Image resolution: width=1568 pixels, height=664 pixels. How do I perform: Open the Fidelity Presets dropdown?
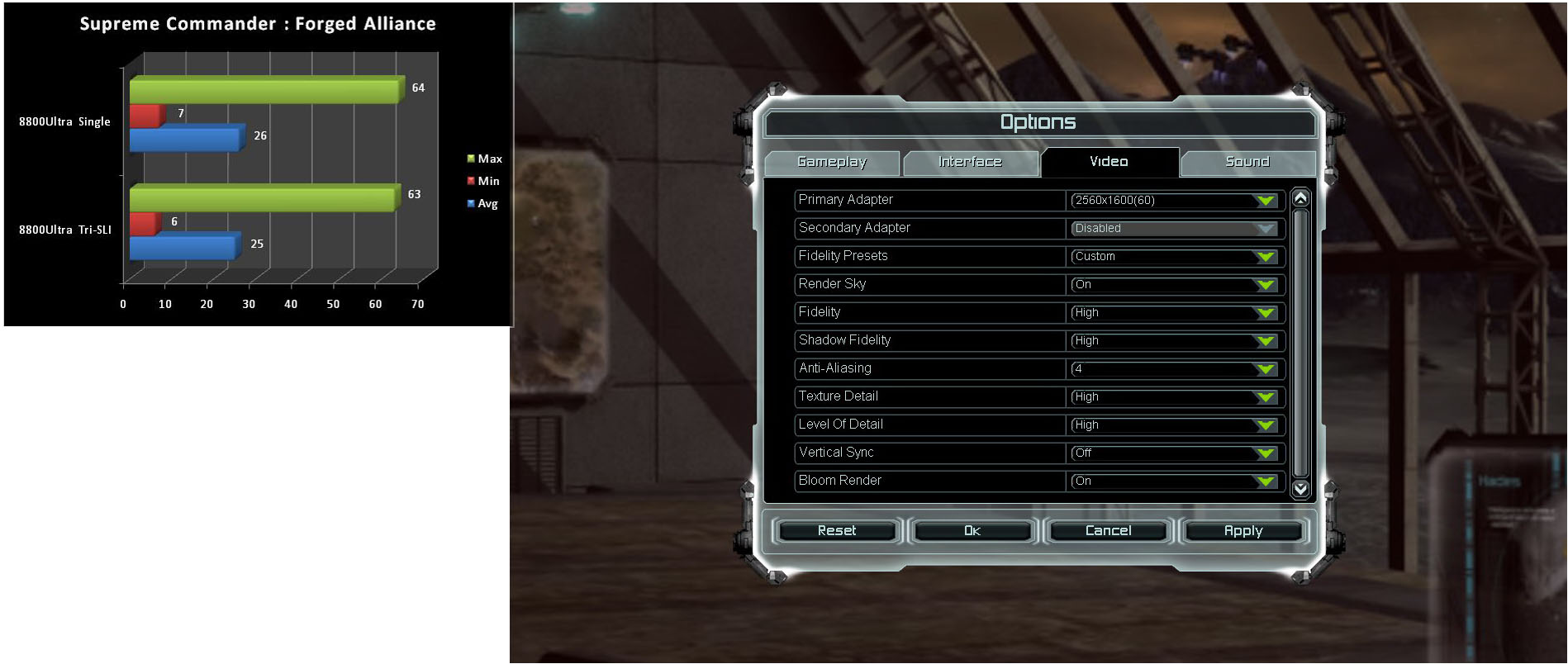[1174, 257]
